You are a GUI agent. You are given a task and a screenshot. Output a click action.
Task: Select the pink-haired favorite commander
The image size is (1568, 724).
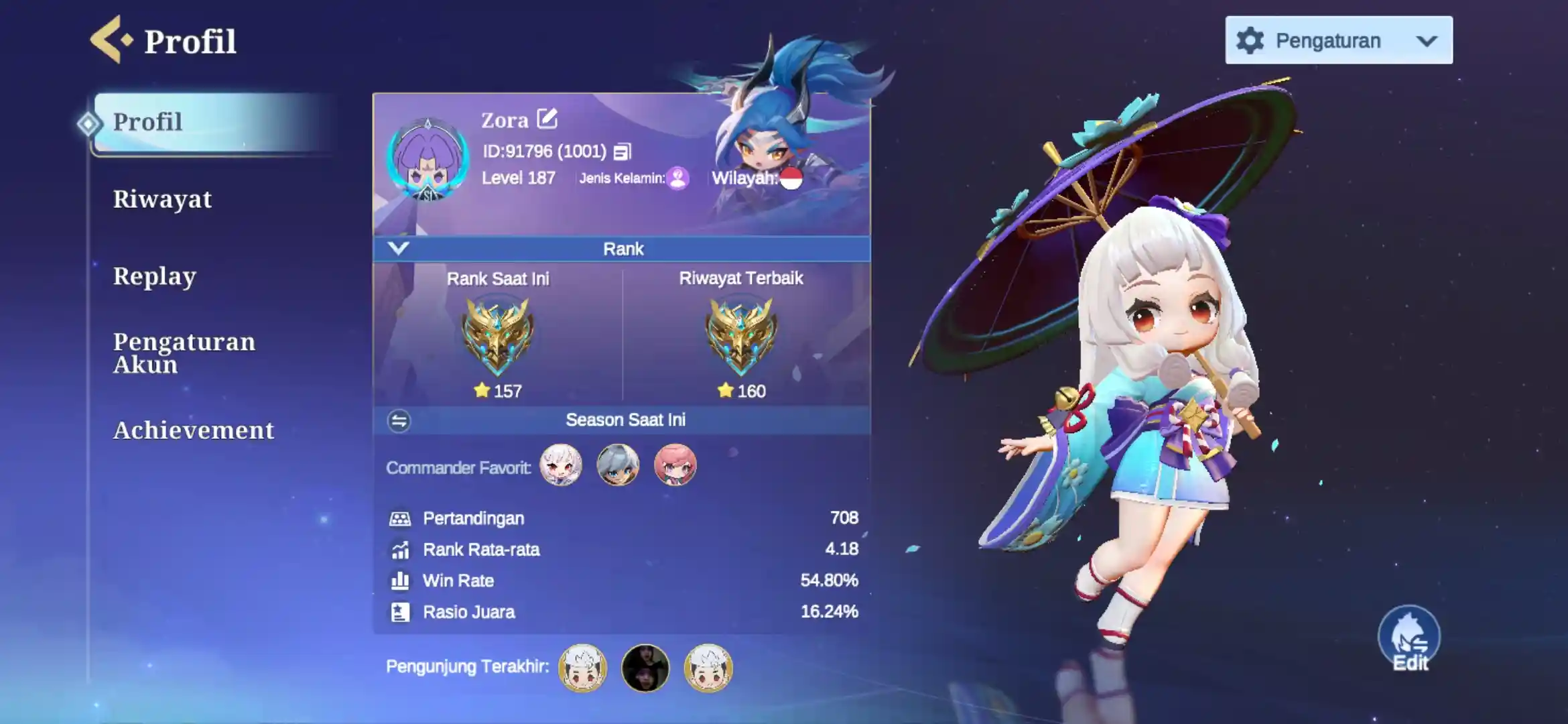(x=675, y=465)
